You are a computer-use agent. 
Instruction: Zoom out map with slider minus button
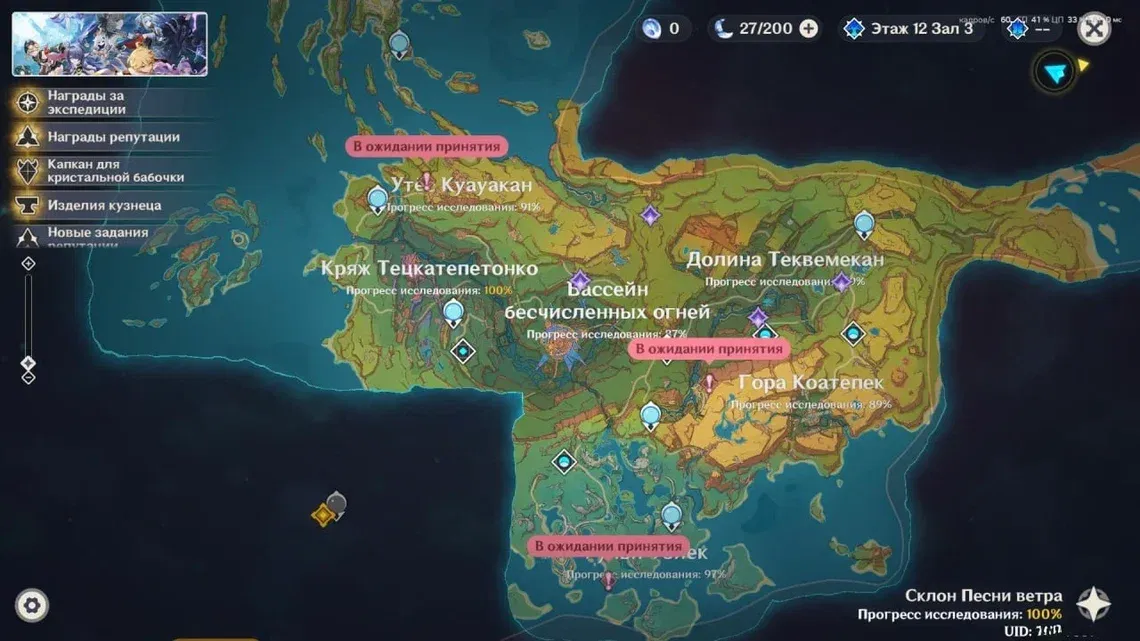click(x=28, y=378)
